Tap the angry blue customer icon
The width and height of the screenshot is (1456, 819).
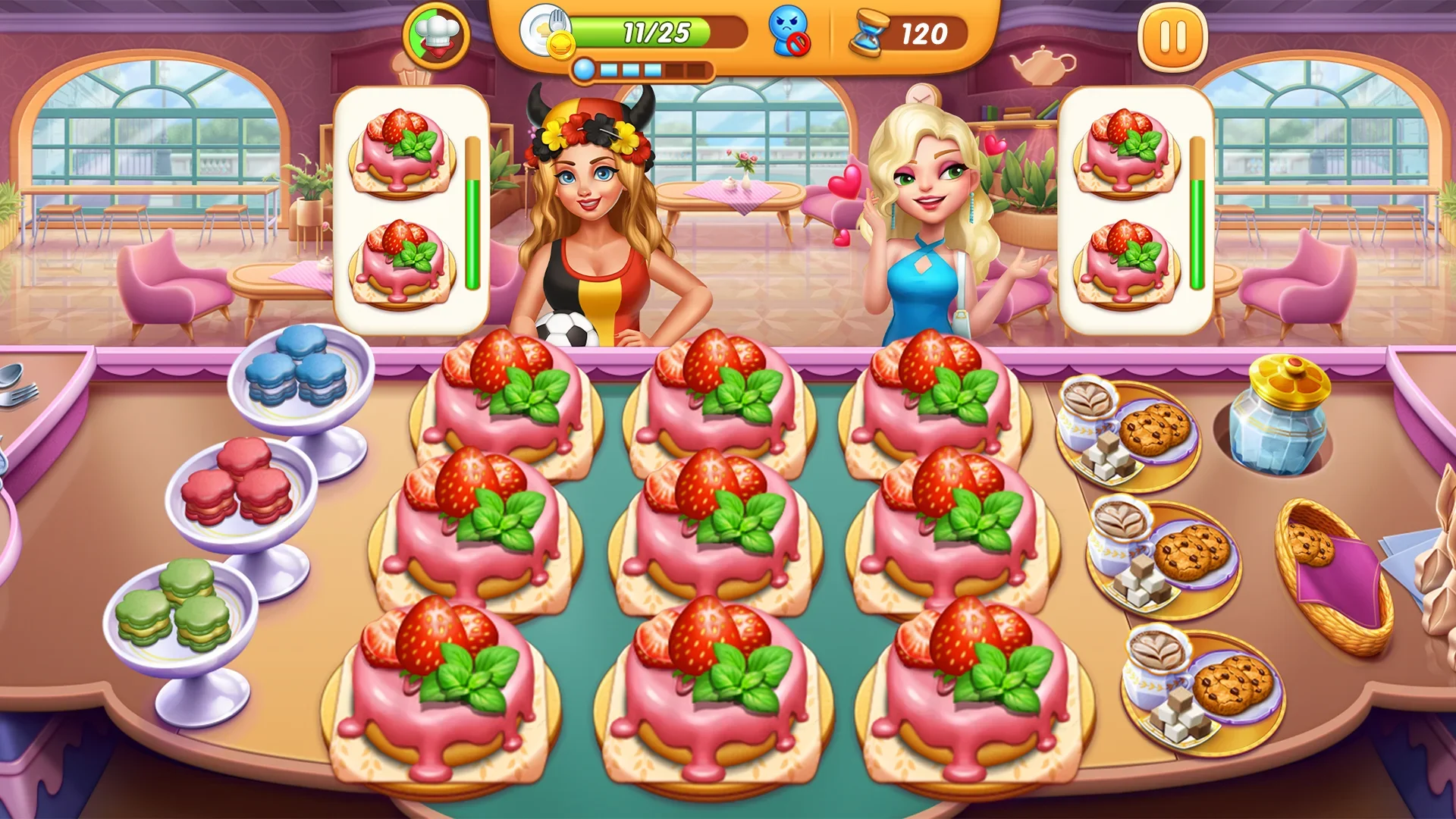[x=789, y=33]
